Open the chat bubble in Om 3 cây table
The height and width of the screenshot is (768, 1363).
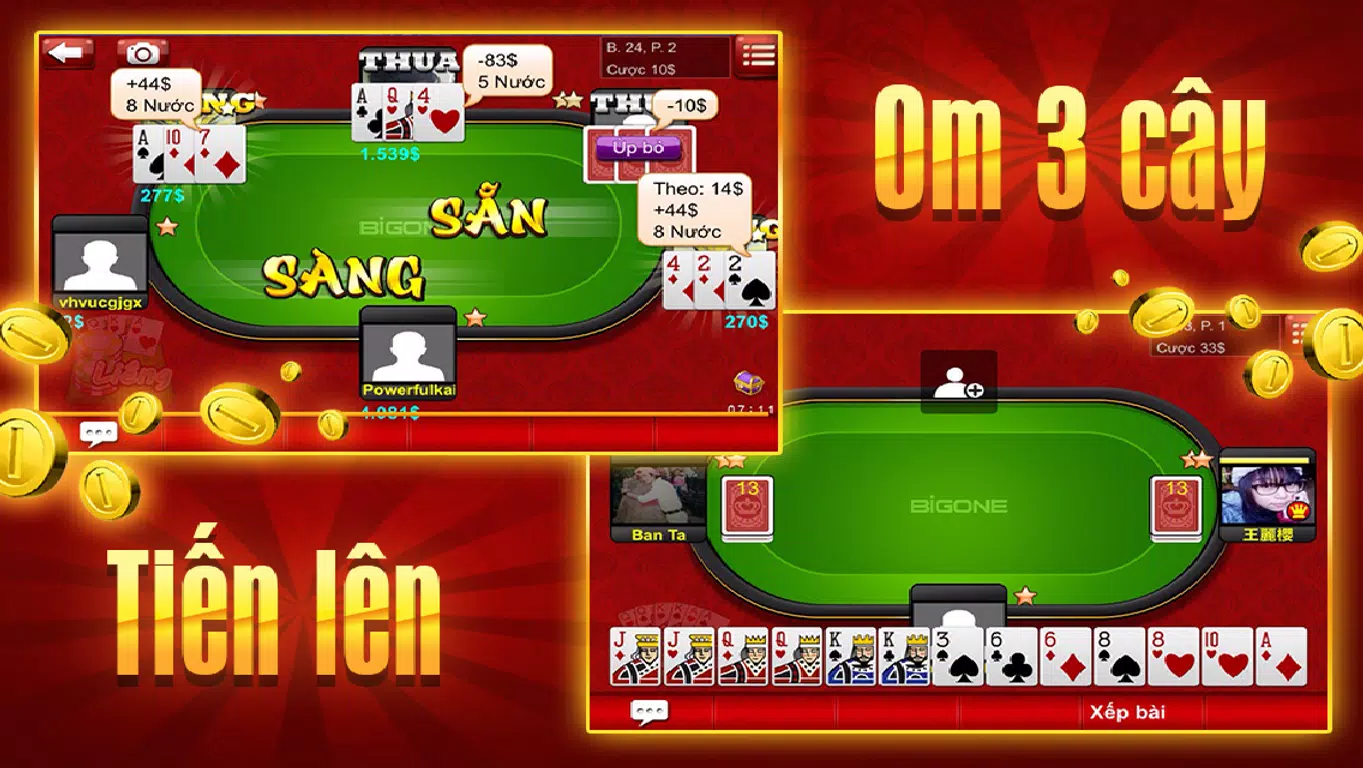click(x=99, y=431)
